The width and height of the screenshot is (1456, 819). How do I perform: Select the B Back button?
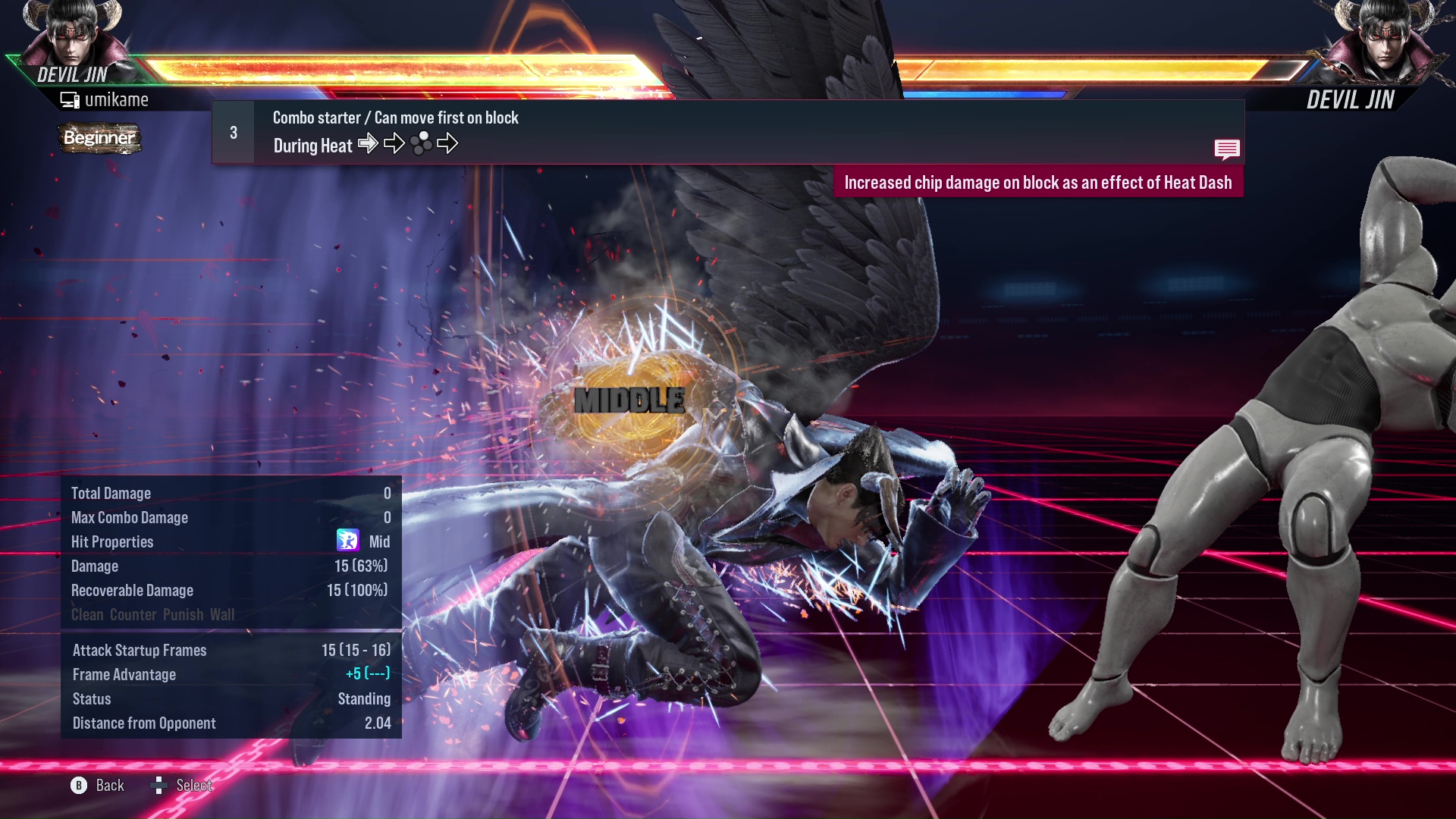[x=78, y=786]
